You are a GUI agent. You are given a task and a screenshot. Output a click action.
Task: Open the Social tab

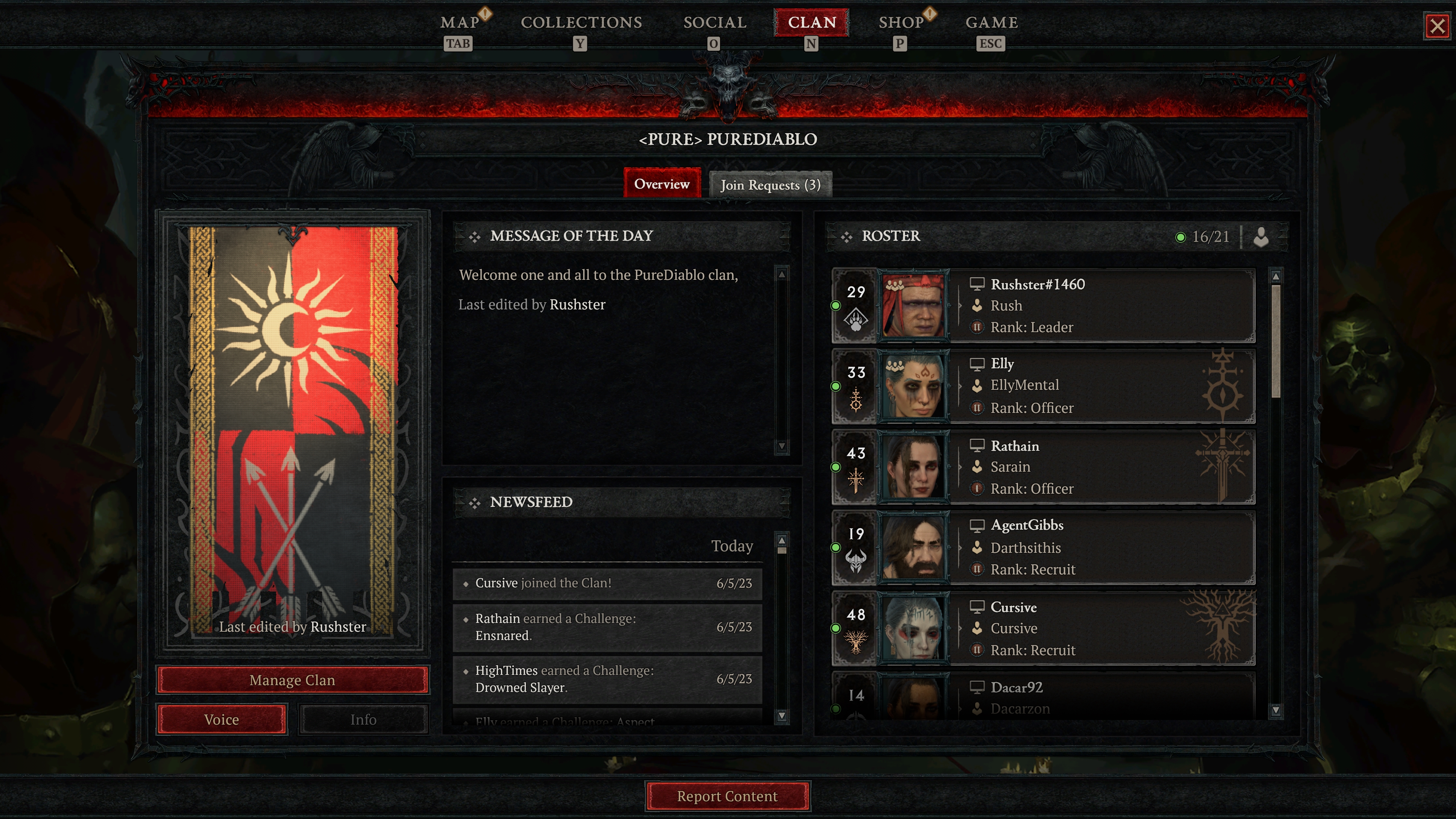point(714,23)
